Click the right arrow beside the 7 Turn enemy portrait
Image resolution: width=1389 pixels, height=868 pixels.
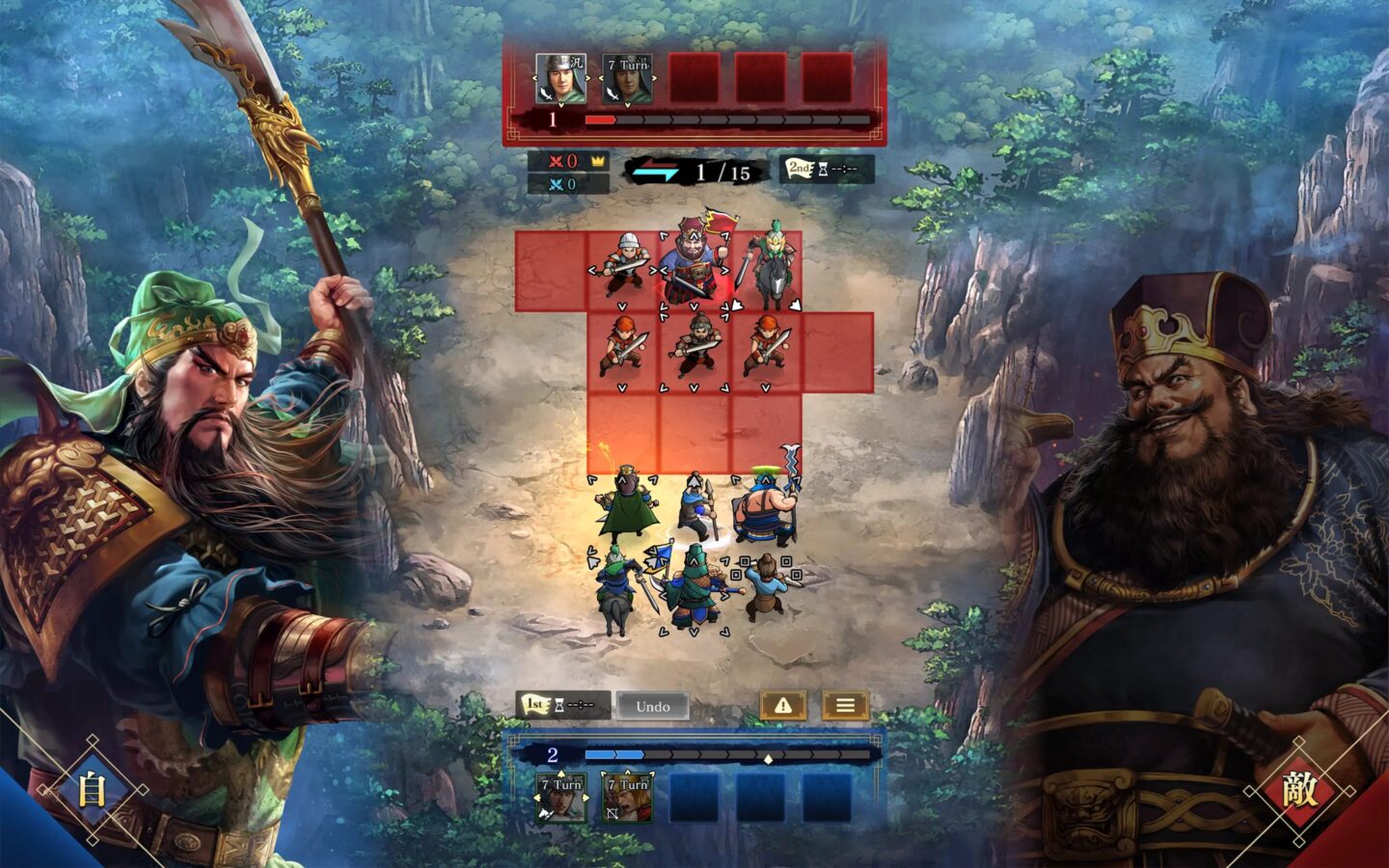(654, 77)
